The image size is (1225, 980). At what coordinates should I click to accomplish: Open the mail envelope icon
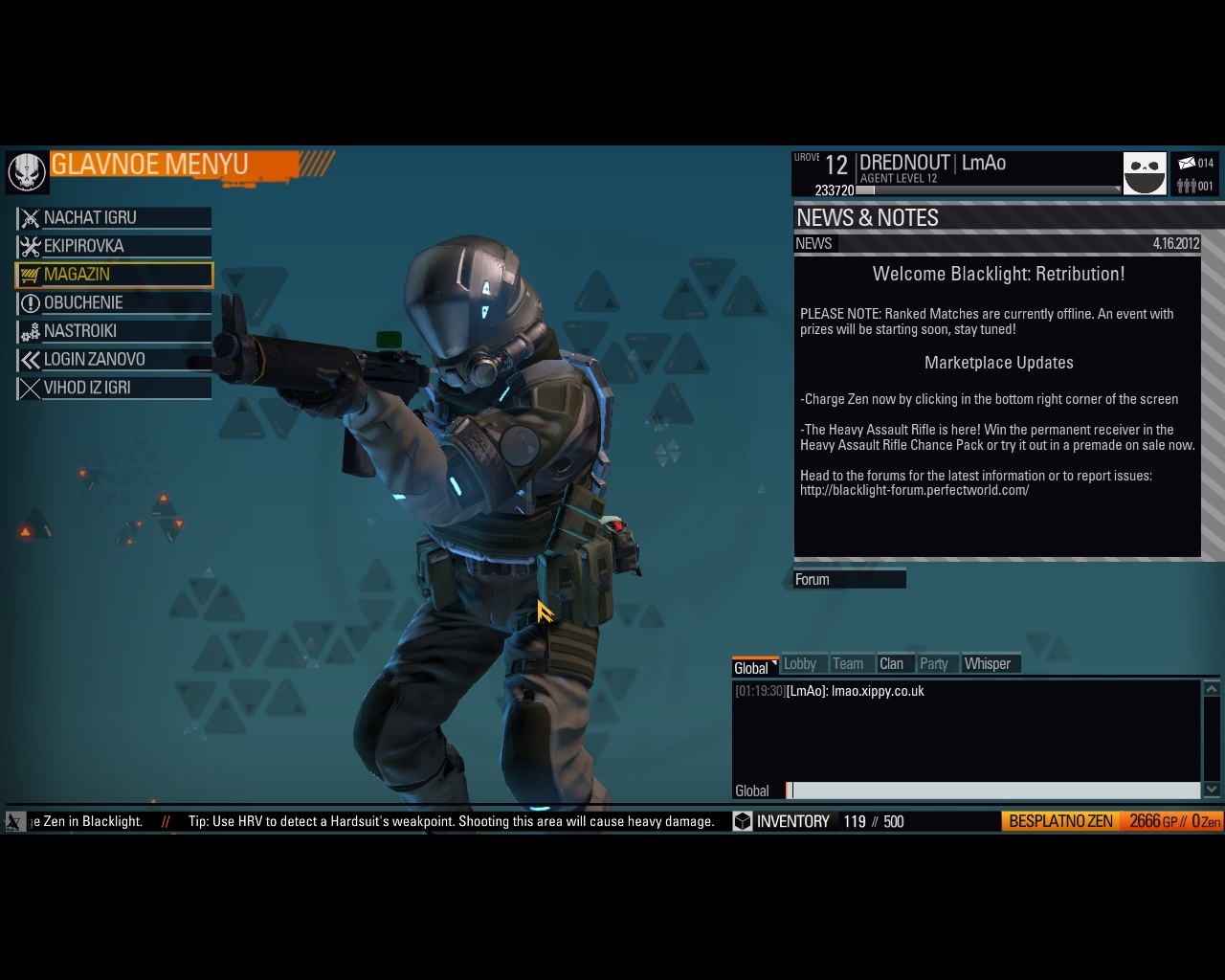[x=1187, y=163]
